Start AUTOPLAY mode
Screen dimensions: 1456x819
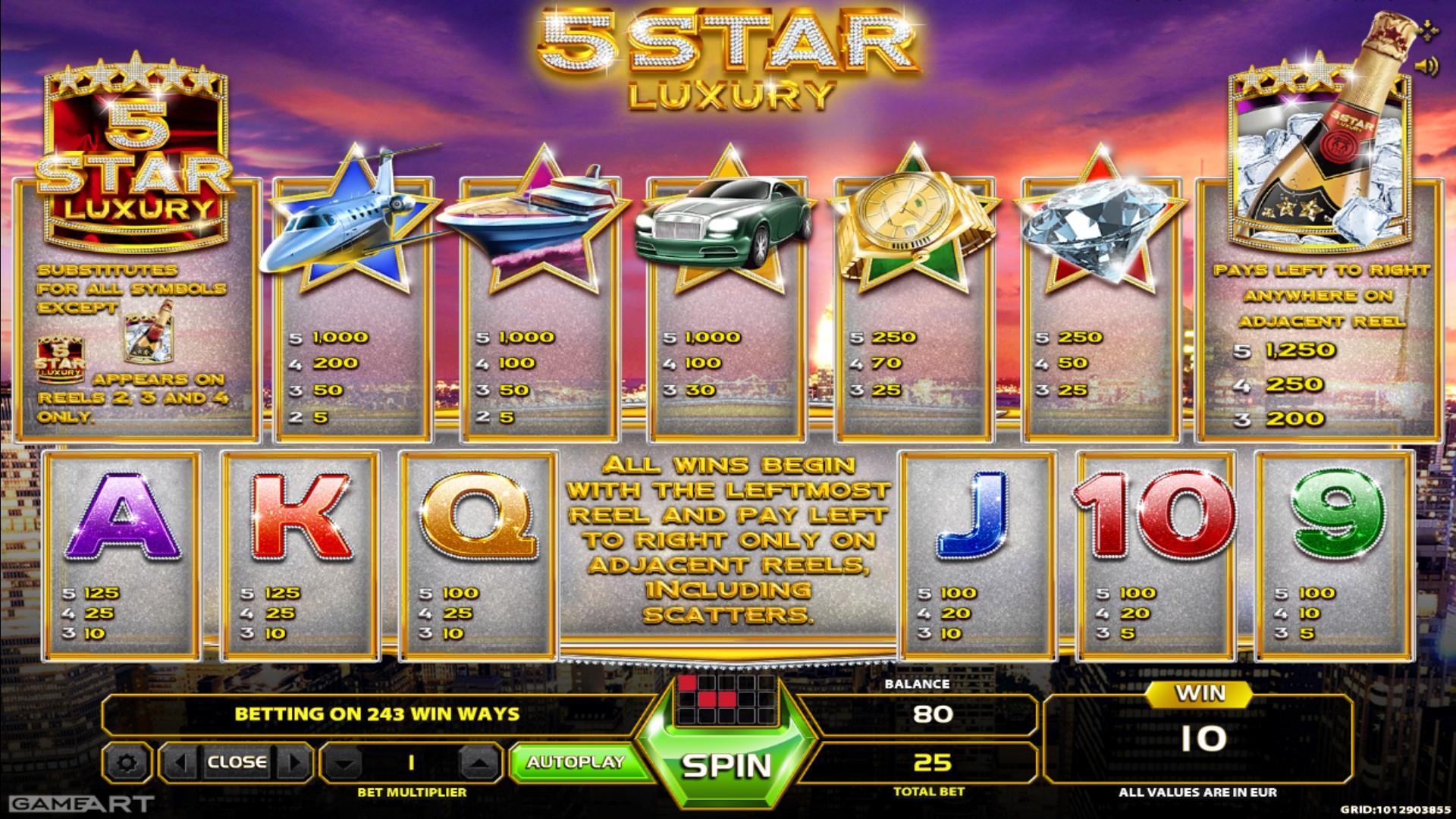576,762
